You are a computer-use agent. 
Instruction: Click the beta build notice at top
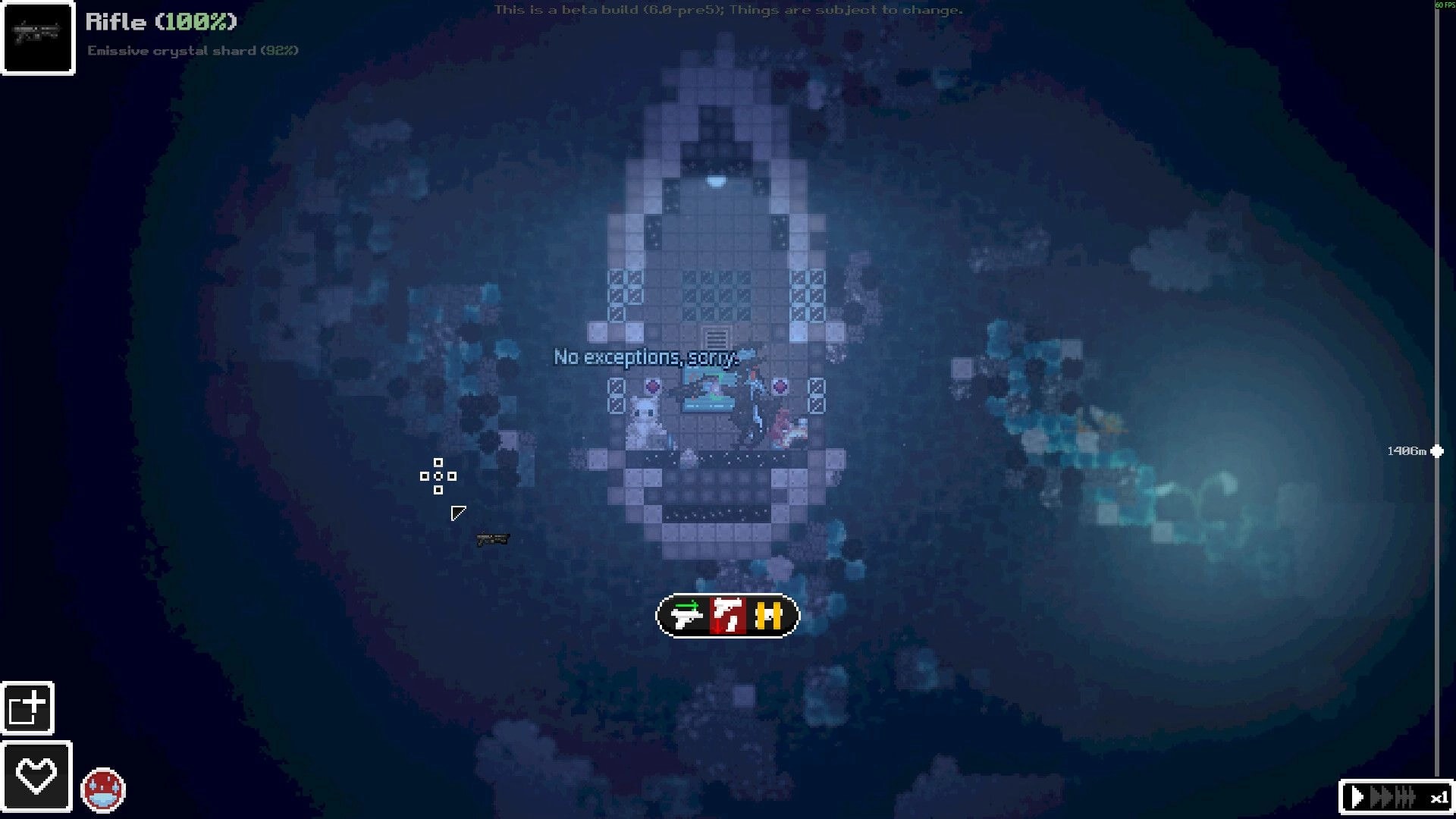[727, 10]
